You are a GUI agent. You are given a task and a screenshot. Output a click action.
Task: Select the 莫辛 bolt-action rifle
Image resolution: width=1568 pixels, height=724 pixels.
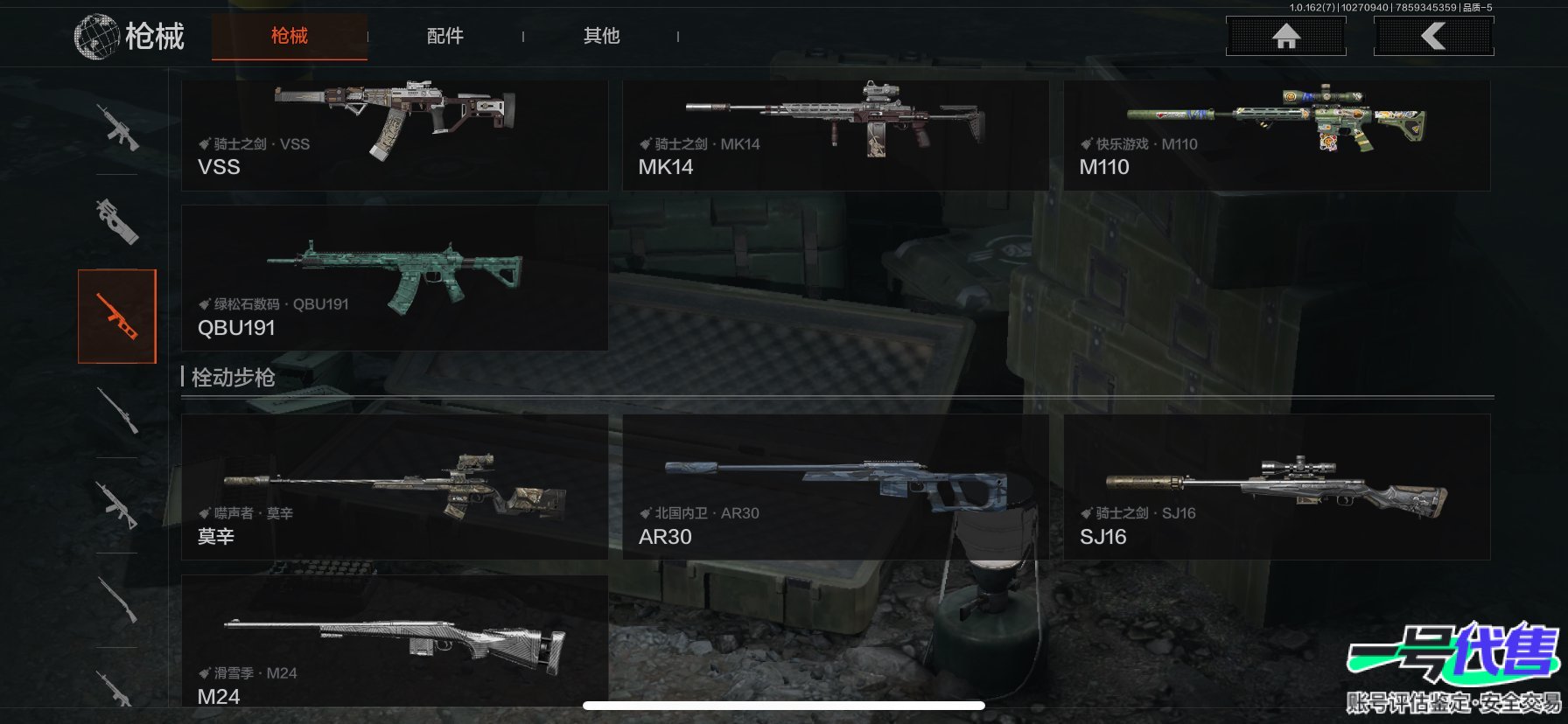pyautogui.click(x=395, y=487)
